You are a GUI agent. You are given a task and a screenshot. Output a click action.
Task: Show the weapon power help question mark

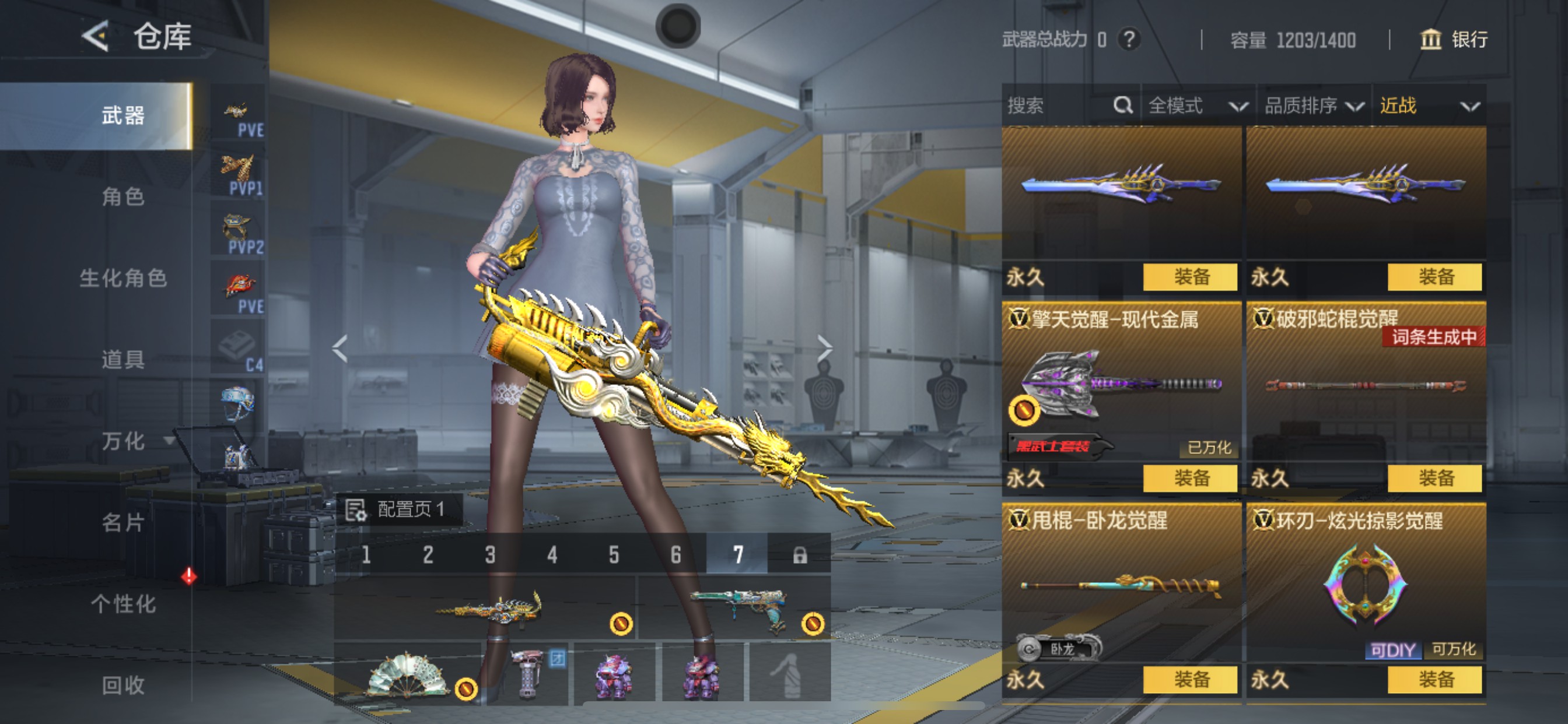(1129, 40)
